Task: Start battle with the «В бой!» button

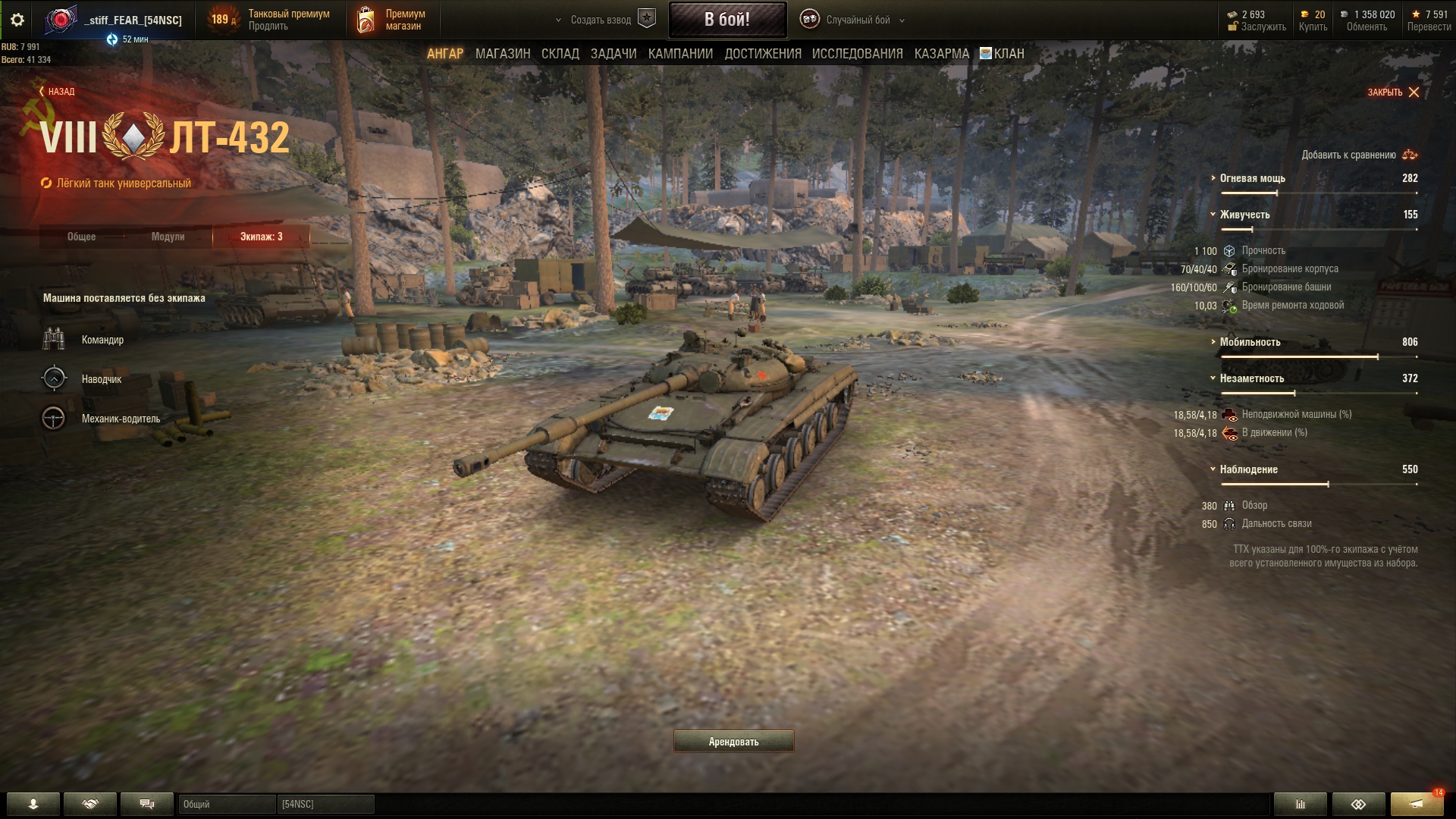Action: (726, 20)
